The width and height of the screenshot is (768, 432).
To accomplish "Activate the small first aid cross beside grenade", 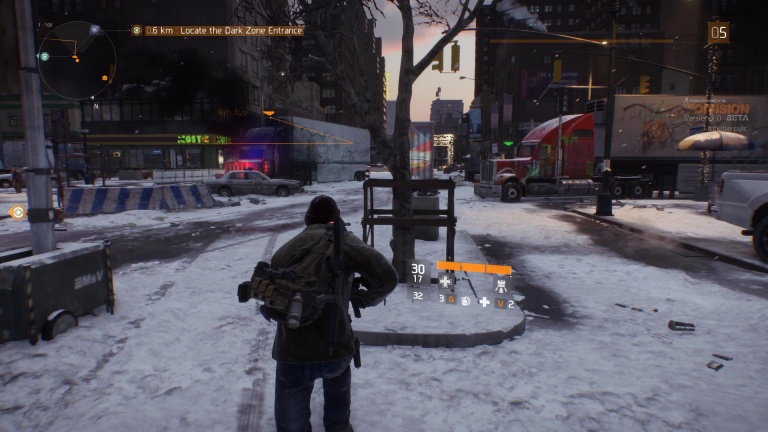I will click(484, 301).
